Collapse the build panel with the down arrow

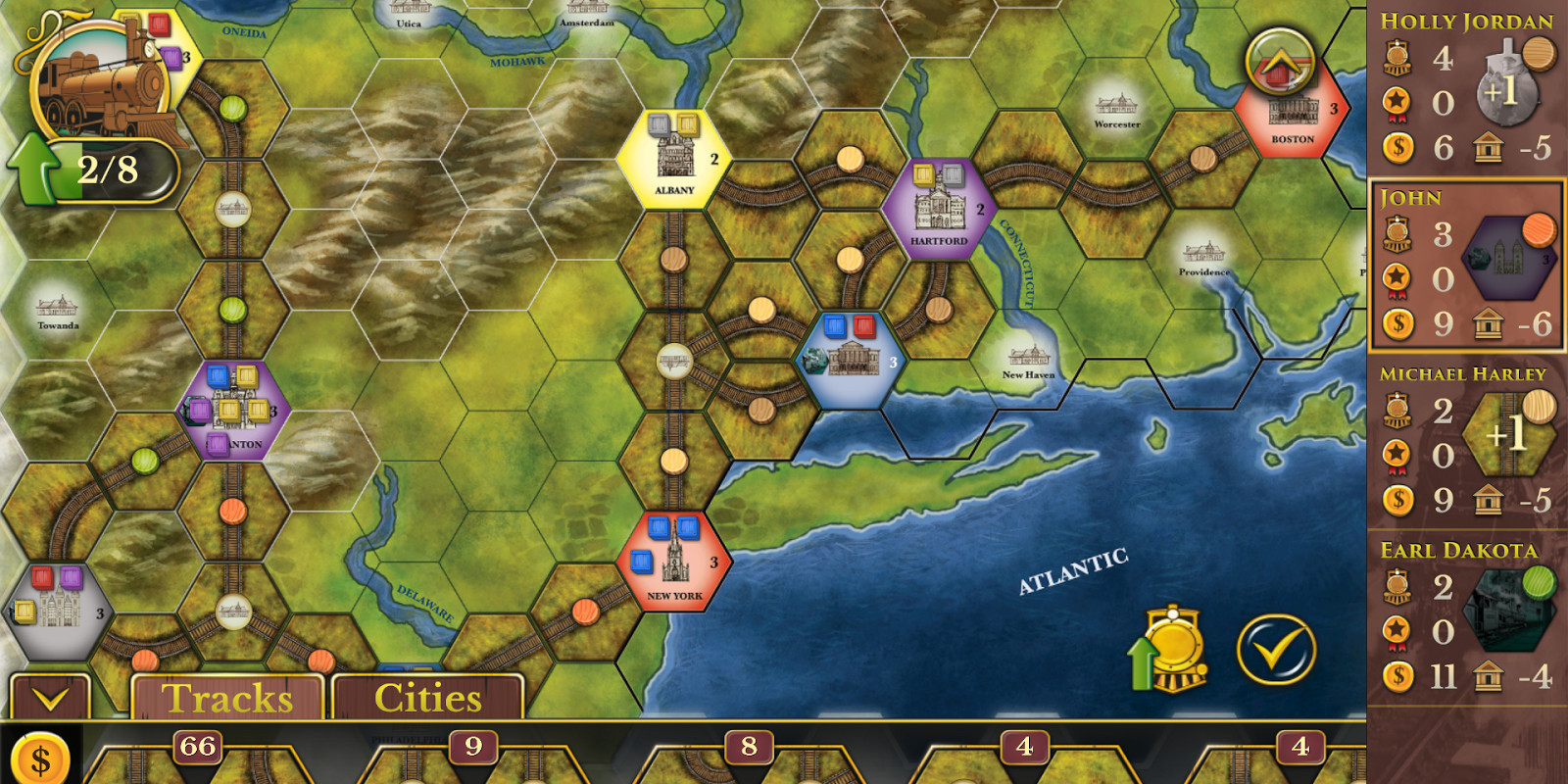50,698
